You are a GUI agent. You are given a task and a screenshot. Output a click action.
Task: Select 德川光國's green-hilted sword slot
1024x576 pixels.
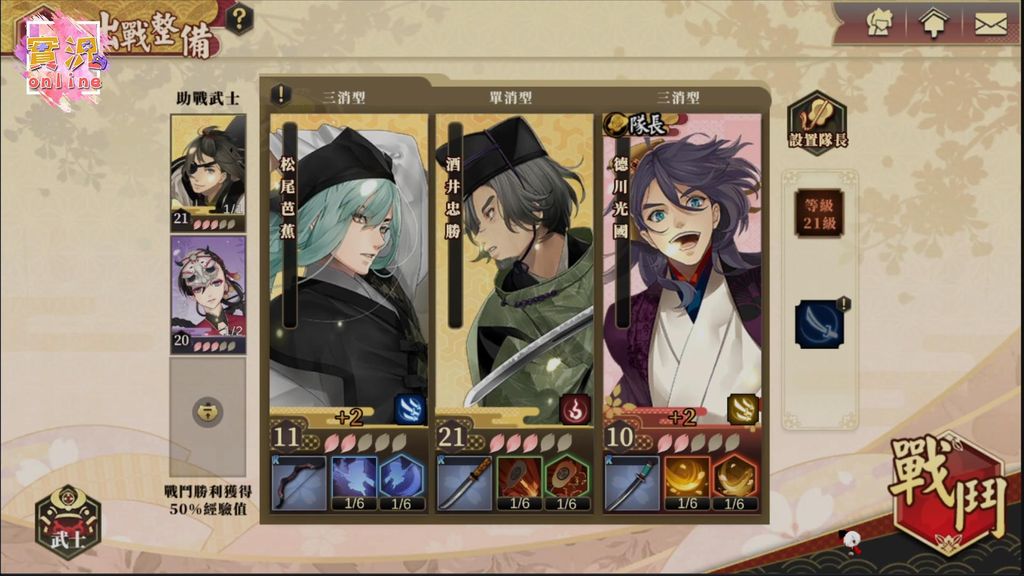click(632, 483)
